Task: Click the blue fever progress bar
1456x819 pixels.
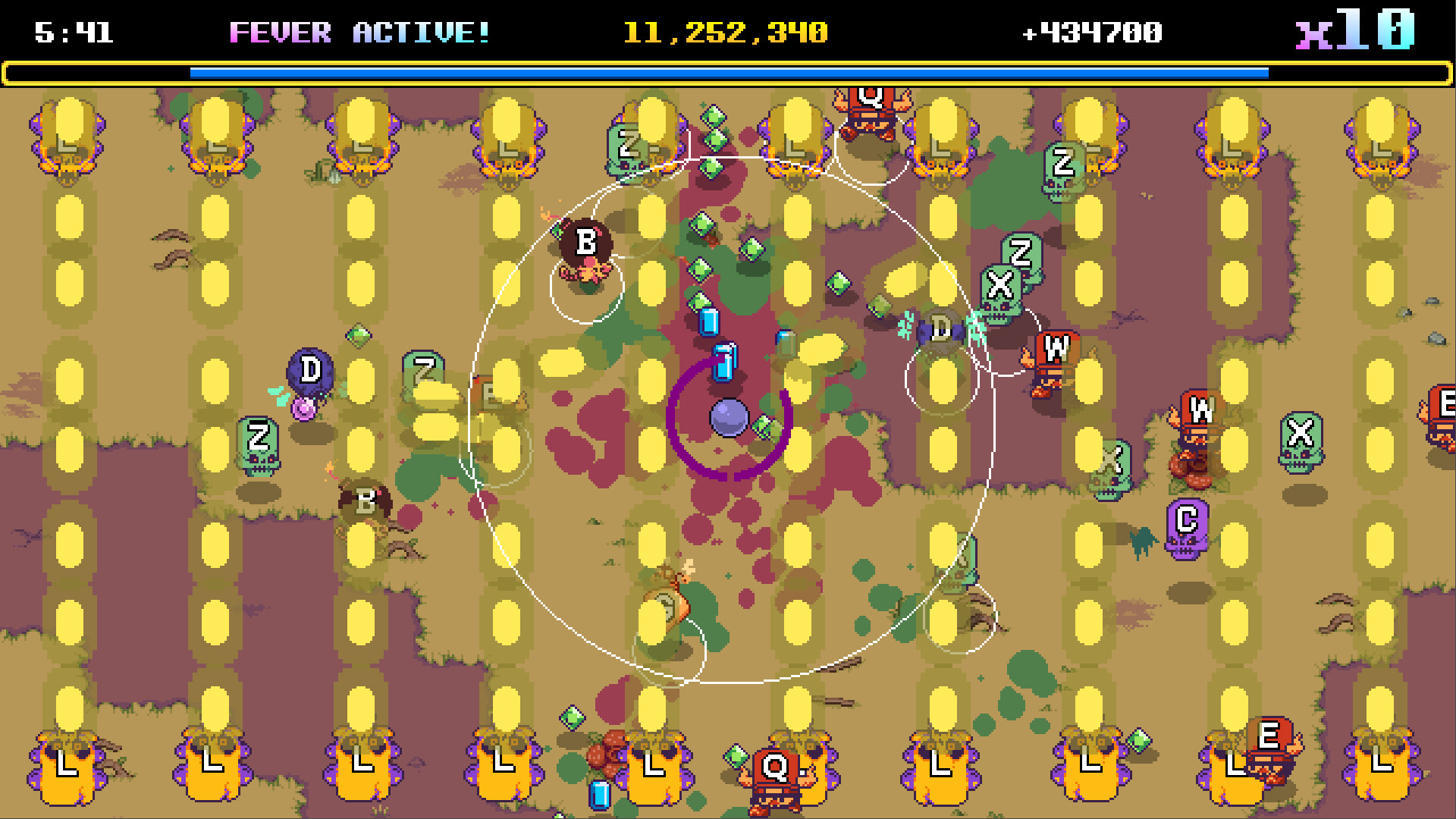Action: pos(728,73)
